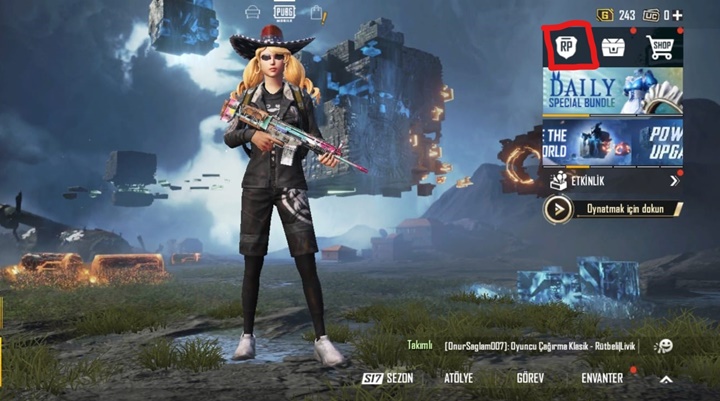Viewport: 720px width, 401px height.
Task: View the Daily Special Bundle banner
Action: [612, 91]
